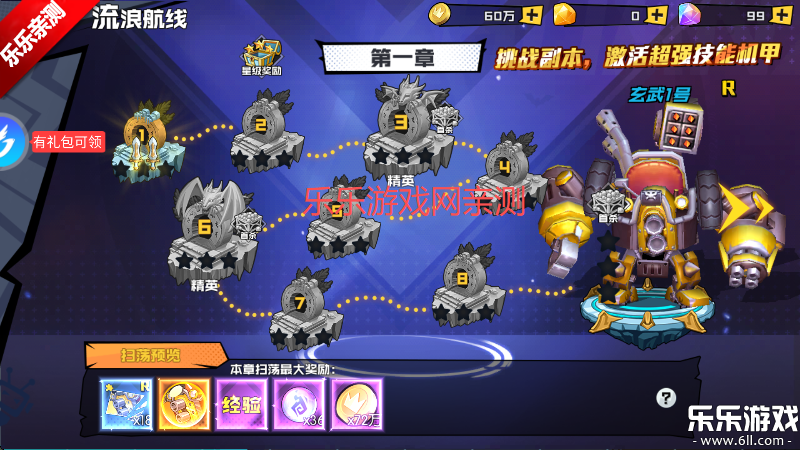Inspect the R mech shard reward x18

point(125,405)
